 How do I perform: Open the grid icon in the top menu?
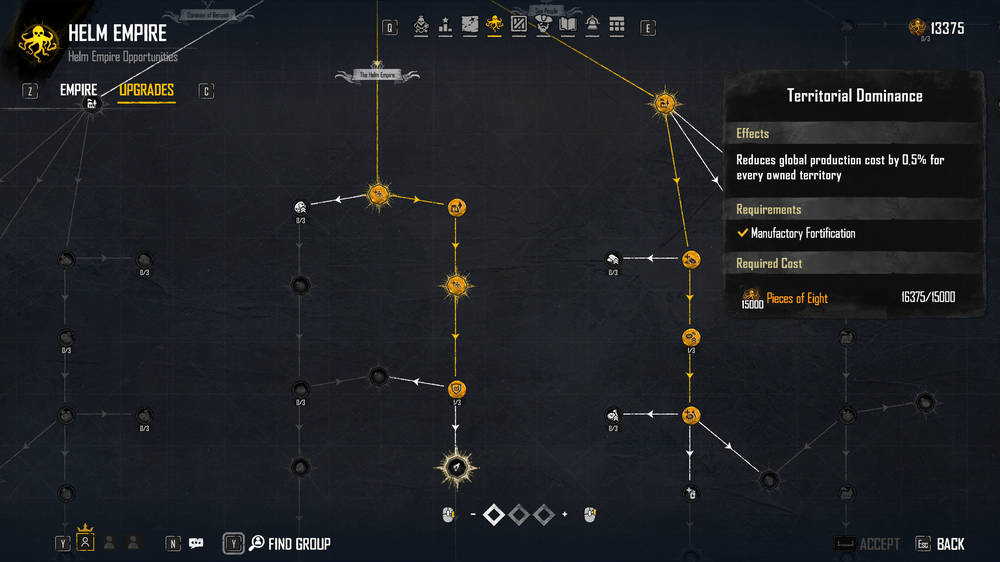coord(616,25)
